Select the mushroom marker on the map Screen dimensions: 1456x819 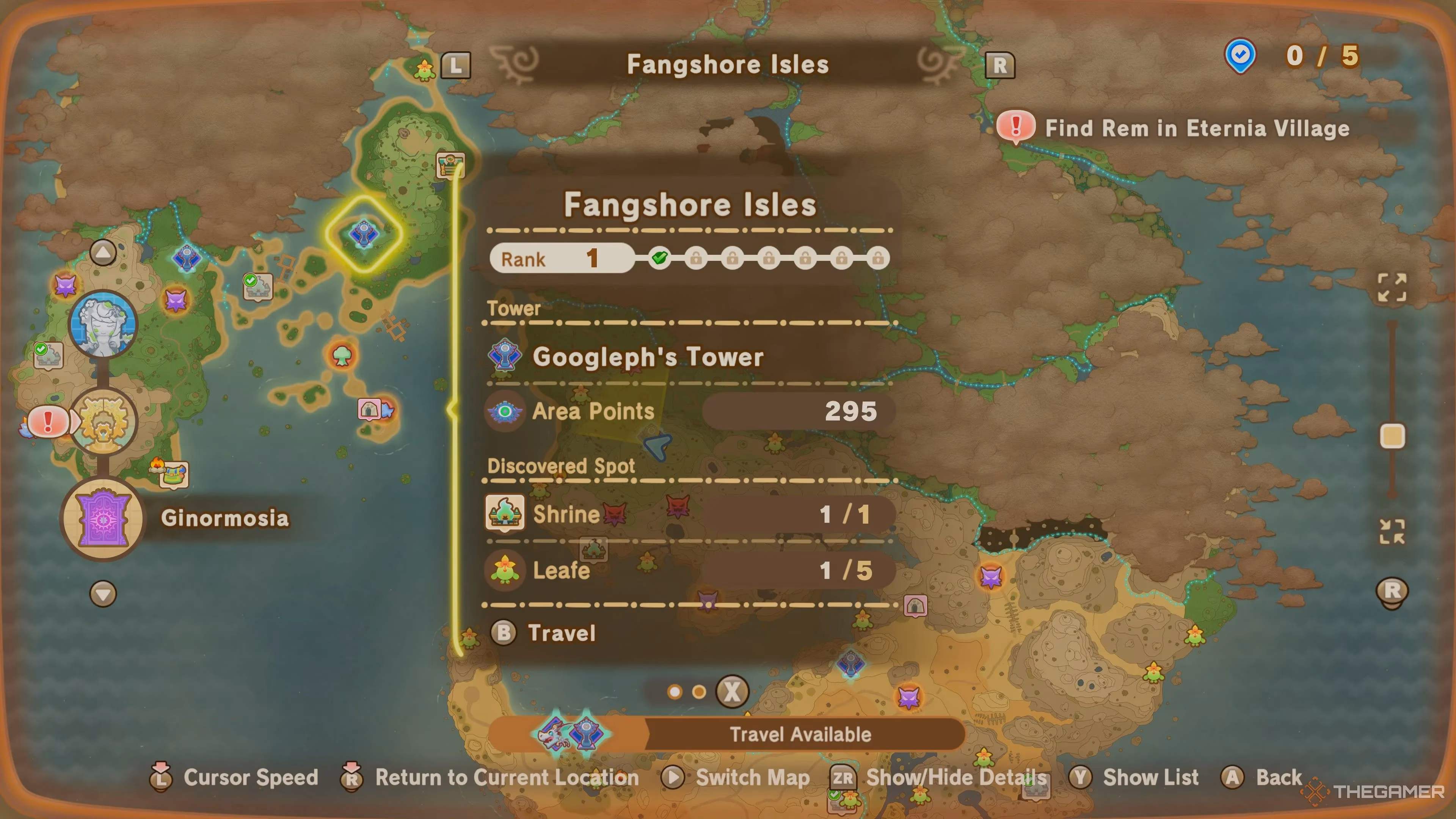tap(342, 356)
